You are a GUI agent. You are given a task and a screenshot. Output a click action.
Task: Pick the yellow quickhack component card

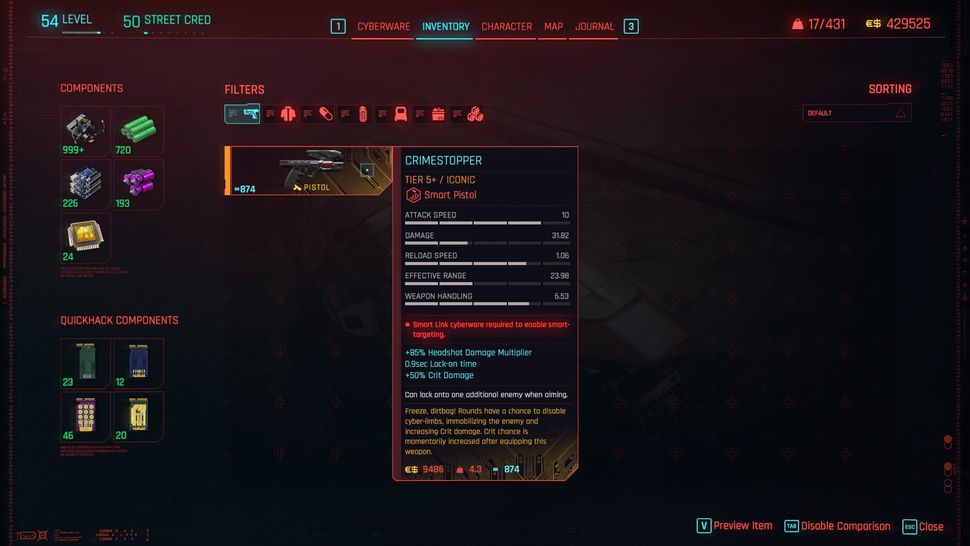[x=138, y=416]
